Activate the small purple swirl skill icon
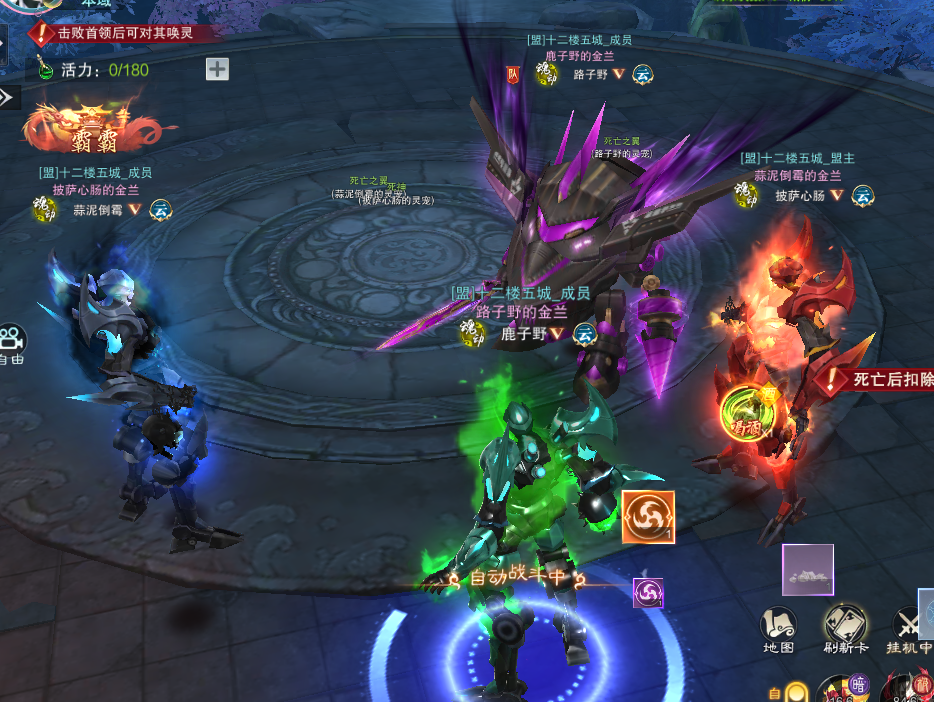 tap(648, 593)
